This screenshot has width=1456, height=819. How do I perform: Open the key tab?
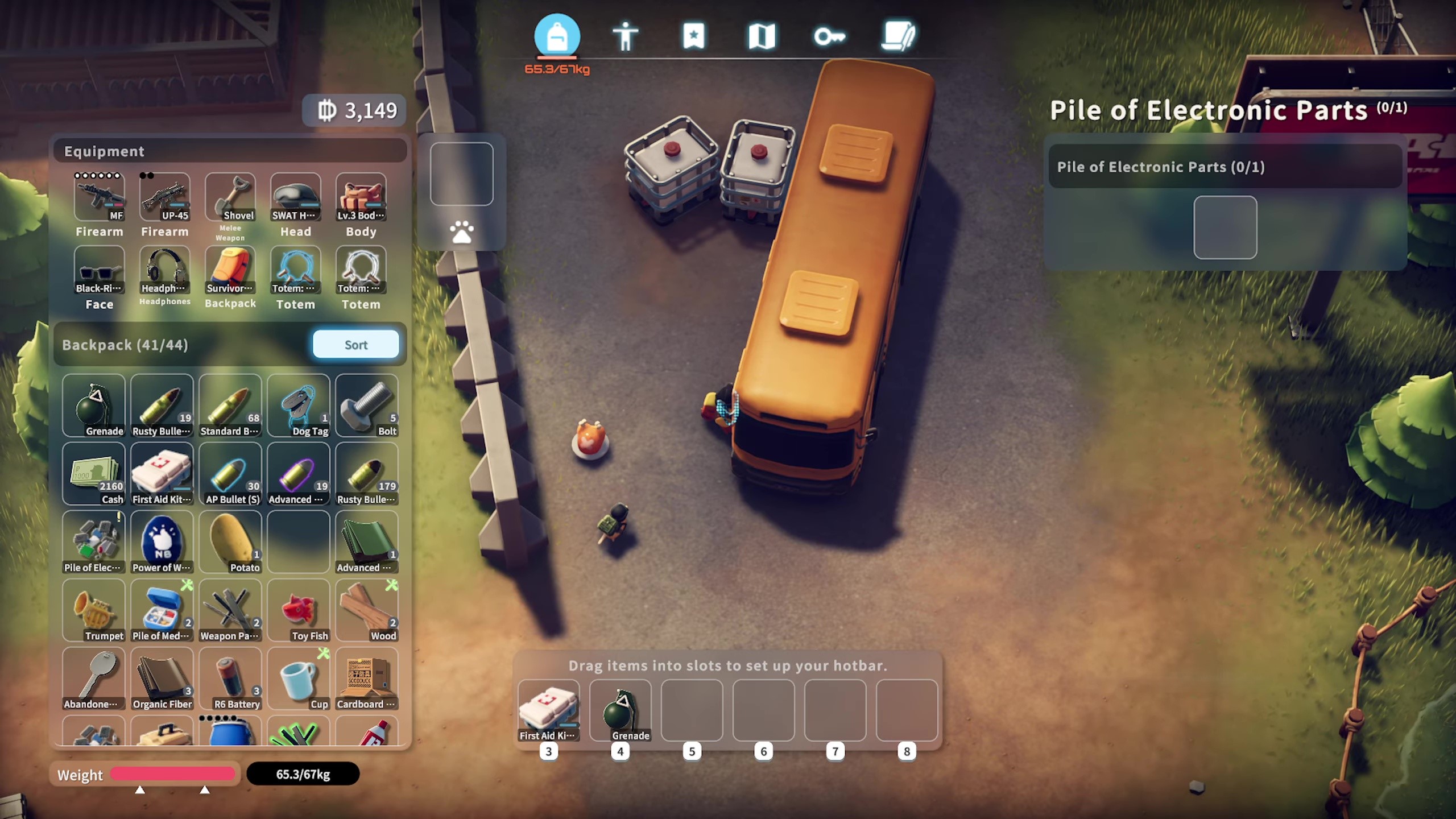coord(829,37)
